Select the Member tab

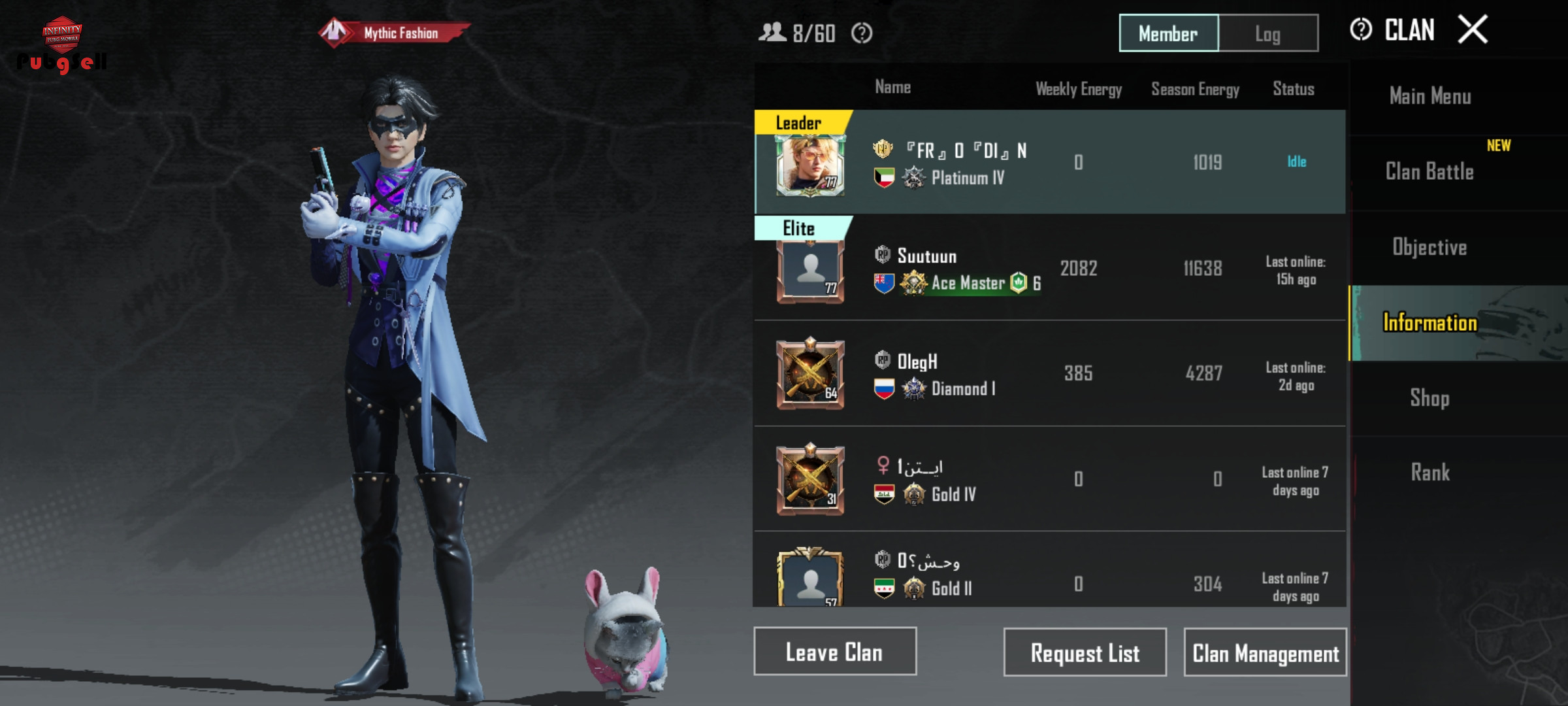click(1168, 33)
